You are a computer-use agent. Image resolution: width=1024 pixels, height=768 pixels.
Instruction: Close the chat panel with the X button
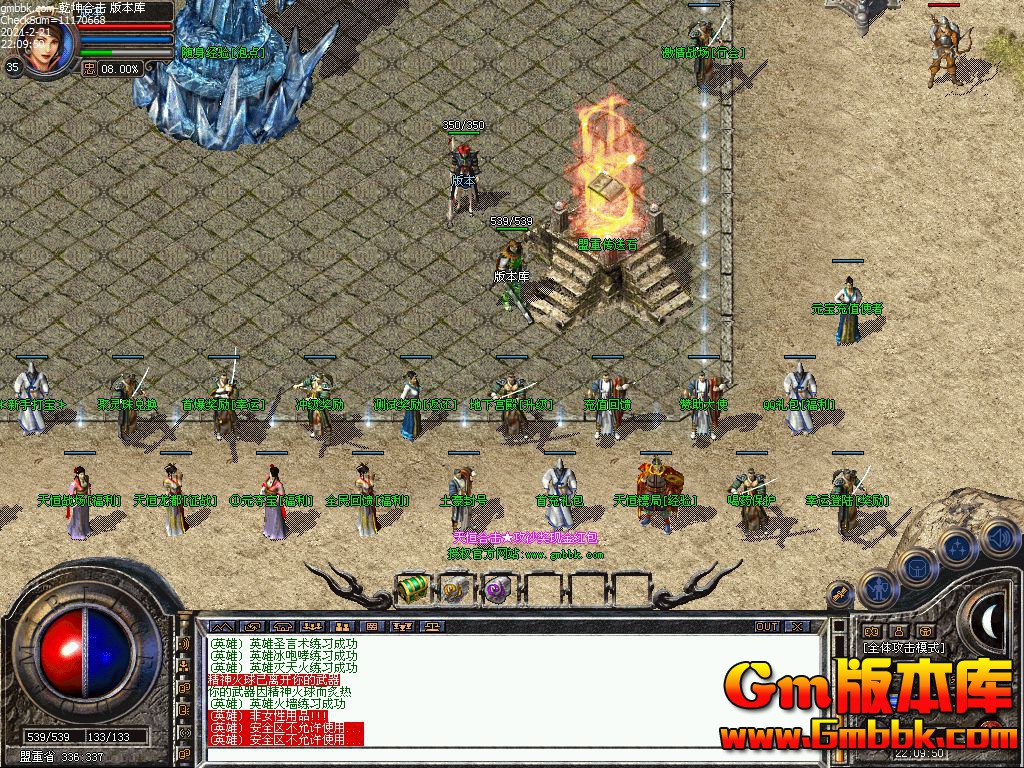coord(797,626)
